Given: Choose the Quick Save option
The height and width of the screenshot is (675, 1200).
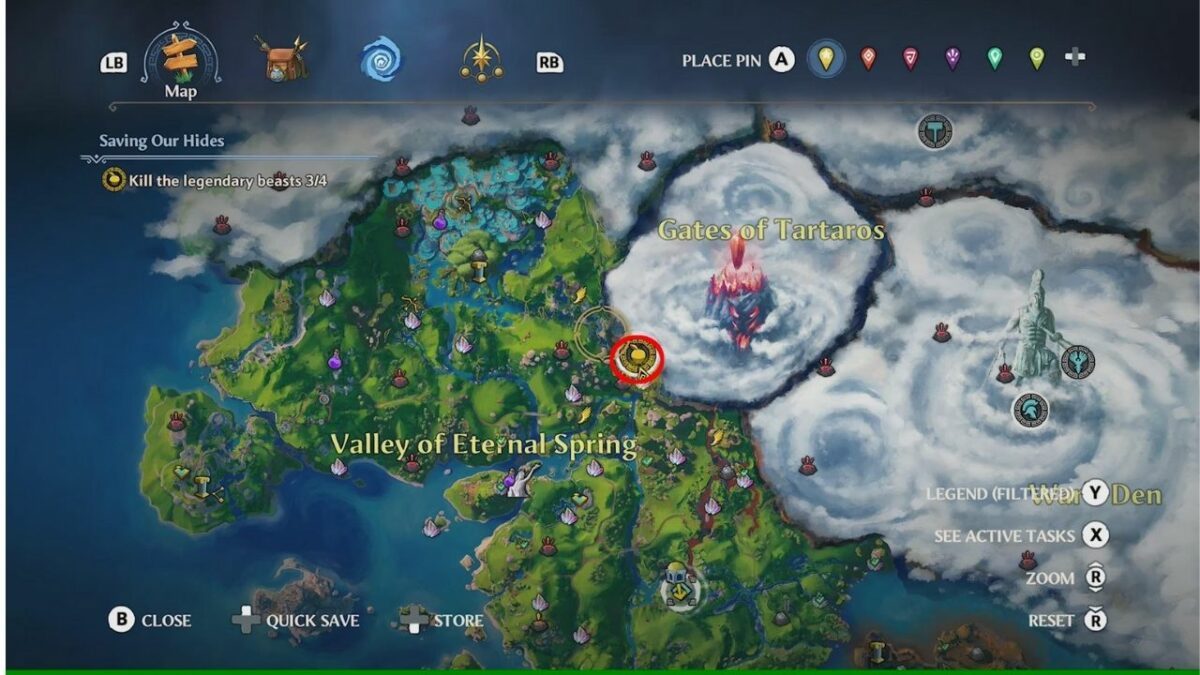Looking at the screenshot, I should (296, 620).
